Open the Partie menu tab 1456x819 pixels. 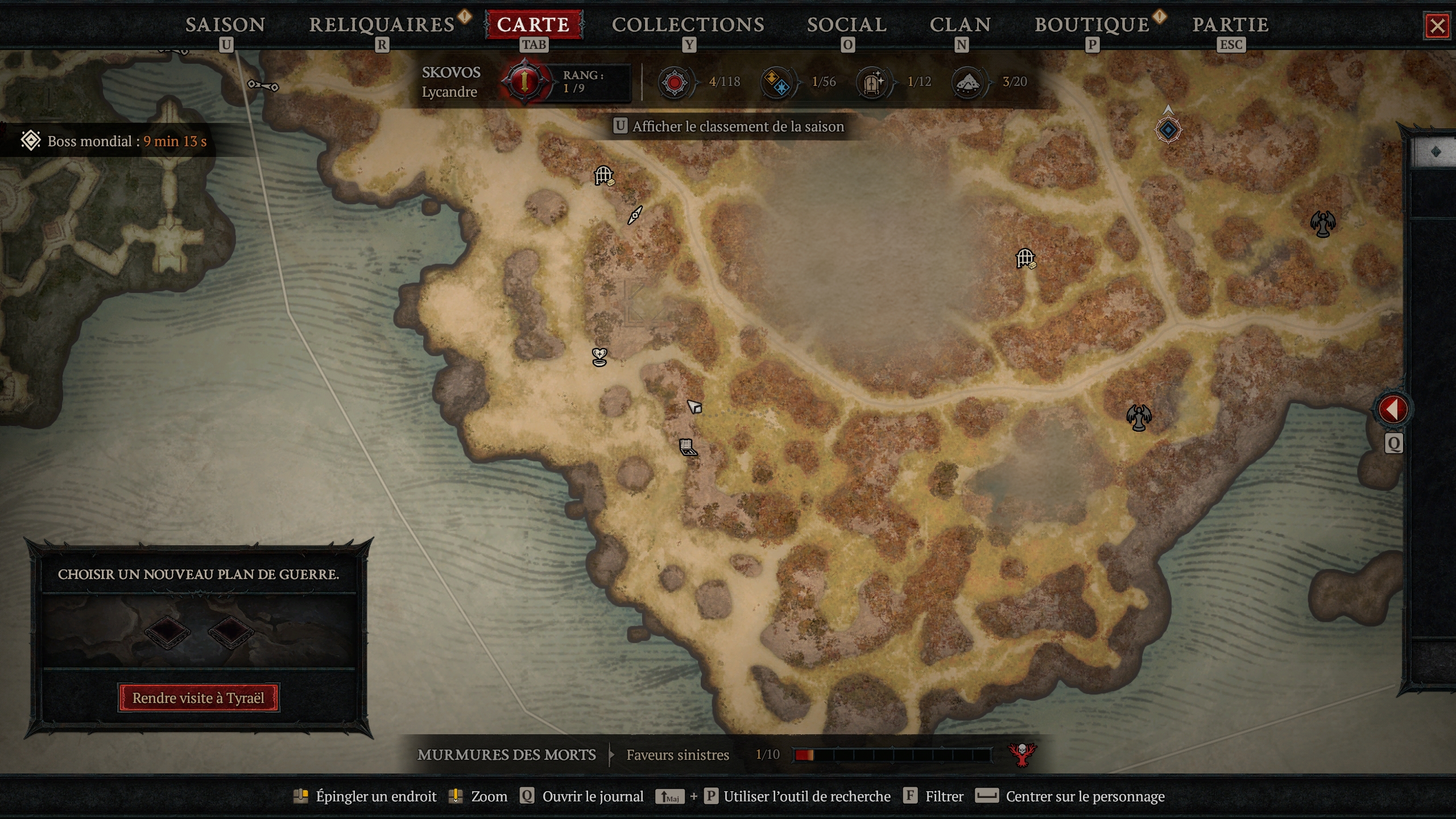click(x=1230, y=24)
